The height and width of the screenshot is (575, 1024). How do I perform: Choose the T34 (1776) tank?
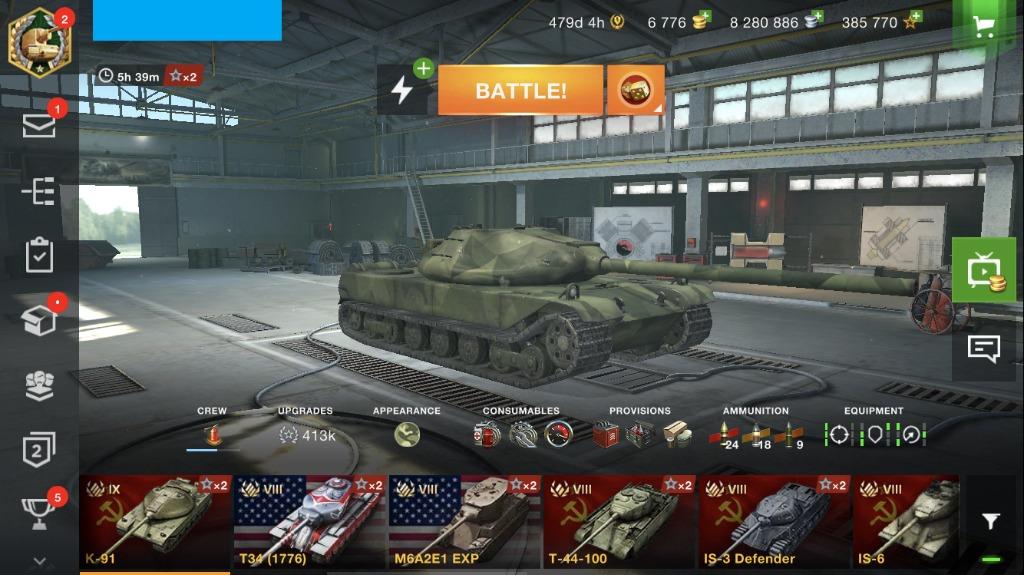pos(310,522)
